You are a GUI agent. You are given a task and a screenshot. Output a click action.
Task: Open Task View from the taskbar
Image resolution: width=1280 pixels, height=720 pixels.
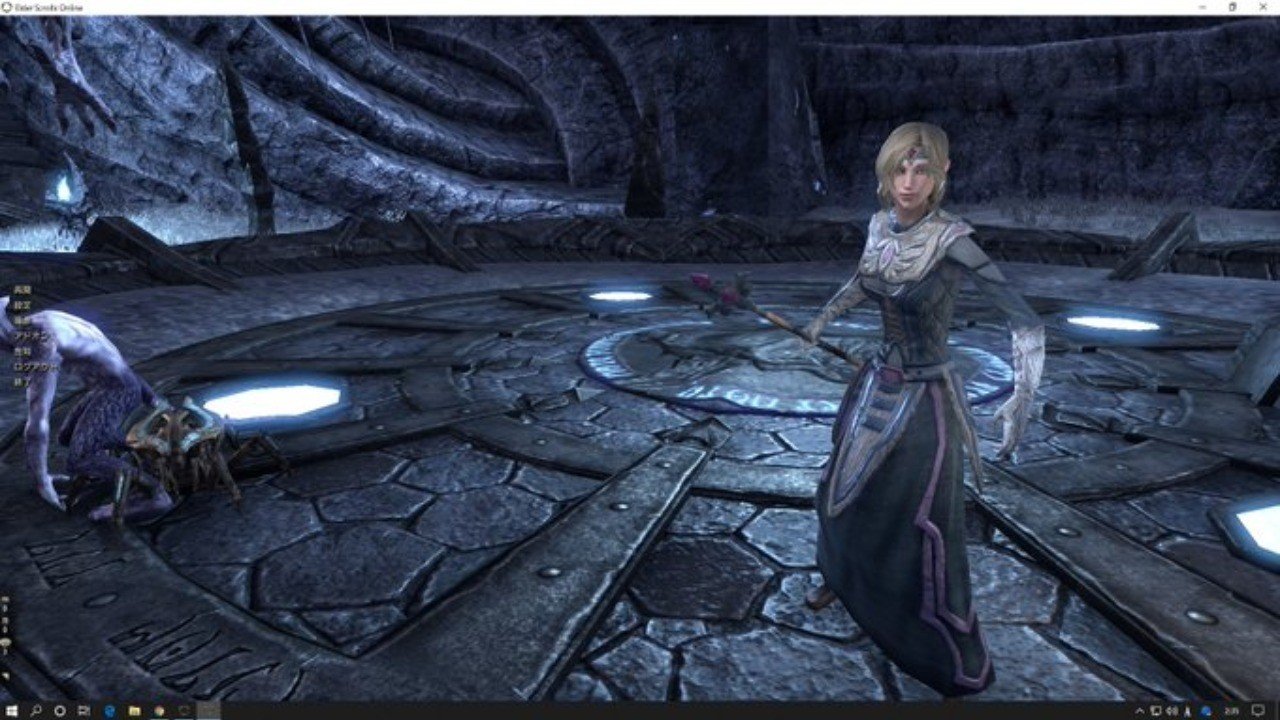(x=83, y=711)
